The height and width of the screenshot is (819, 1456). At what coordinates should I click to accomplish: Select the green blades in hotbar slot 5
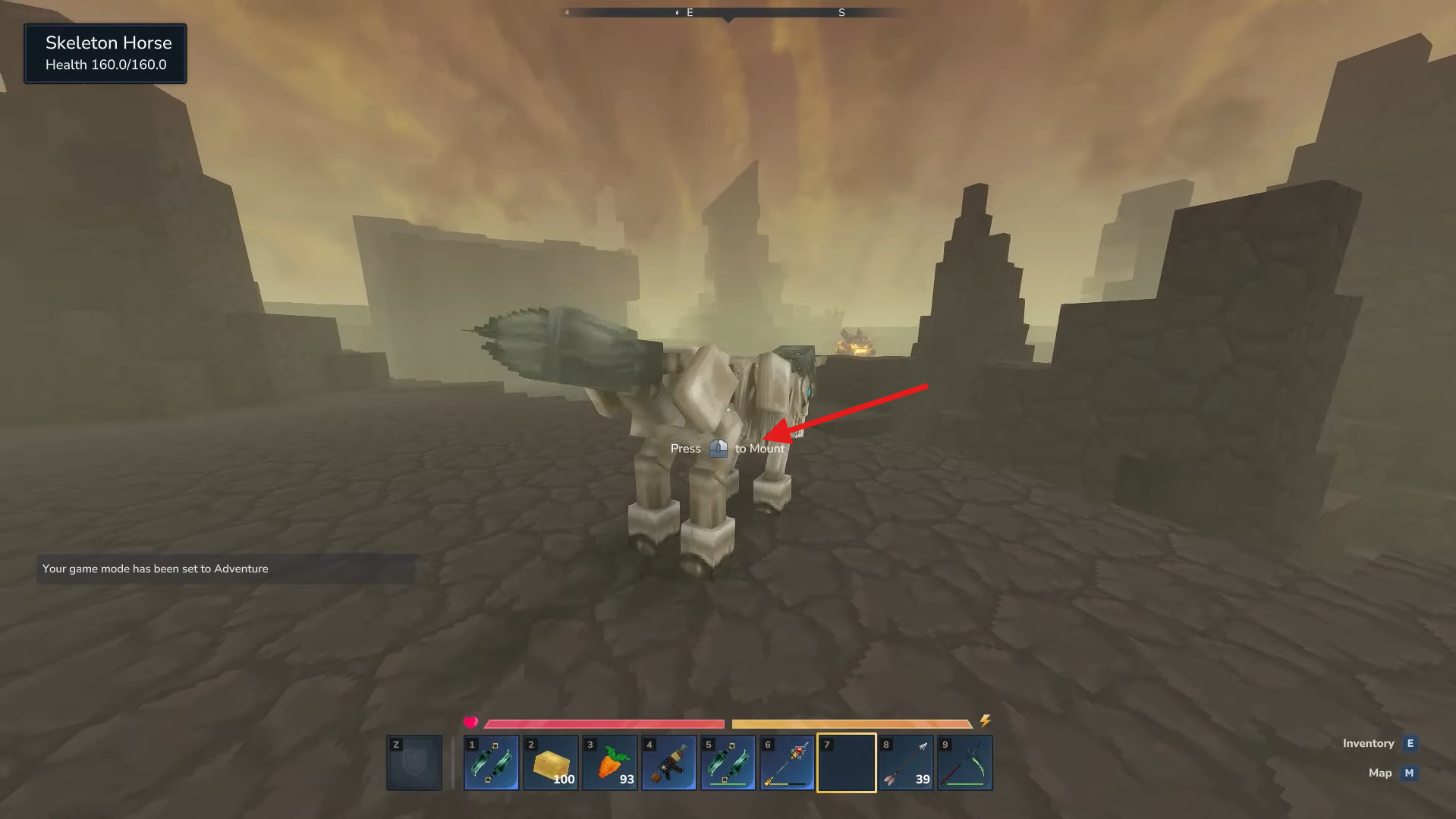[727, 762]
